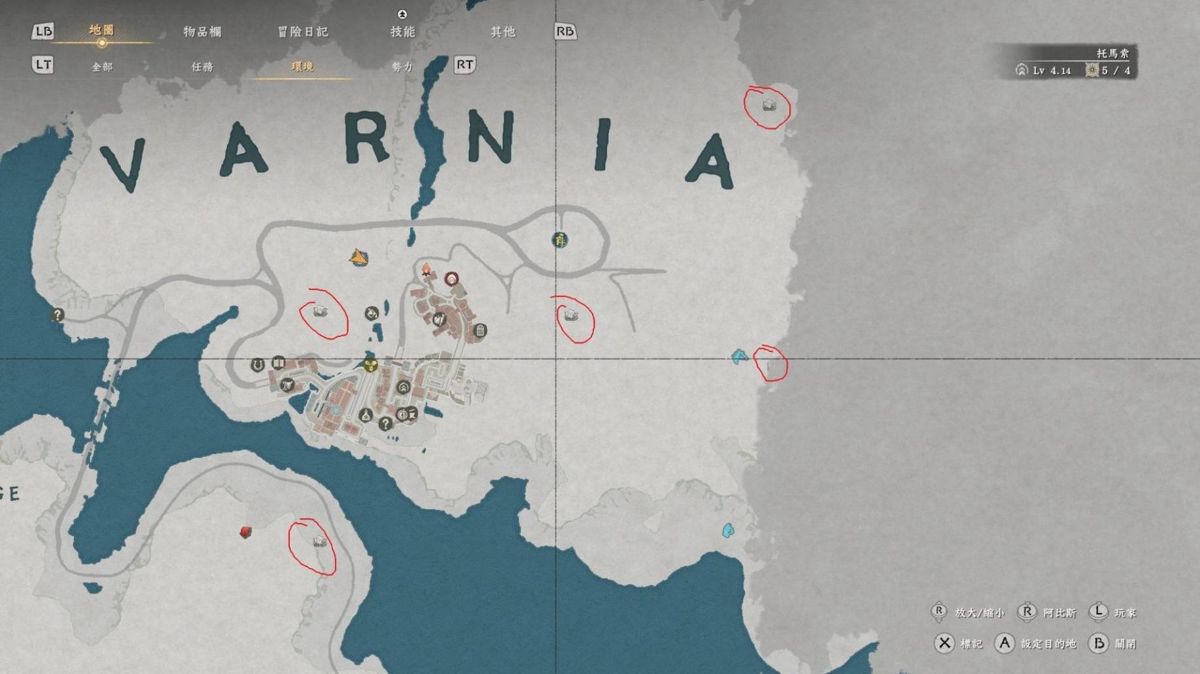Select the potion flask shop marker
The image size is (1200, 674).
[367, 415]
